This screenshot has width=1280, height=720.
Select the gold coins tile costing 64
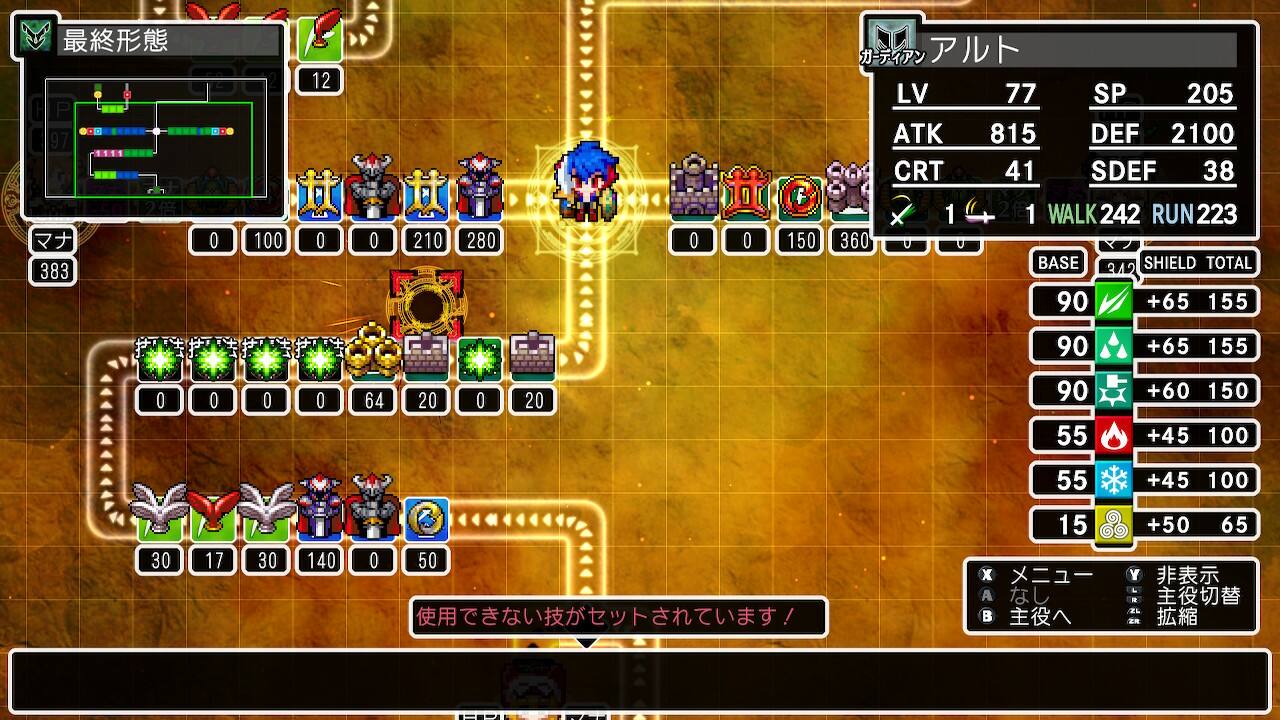373,355
